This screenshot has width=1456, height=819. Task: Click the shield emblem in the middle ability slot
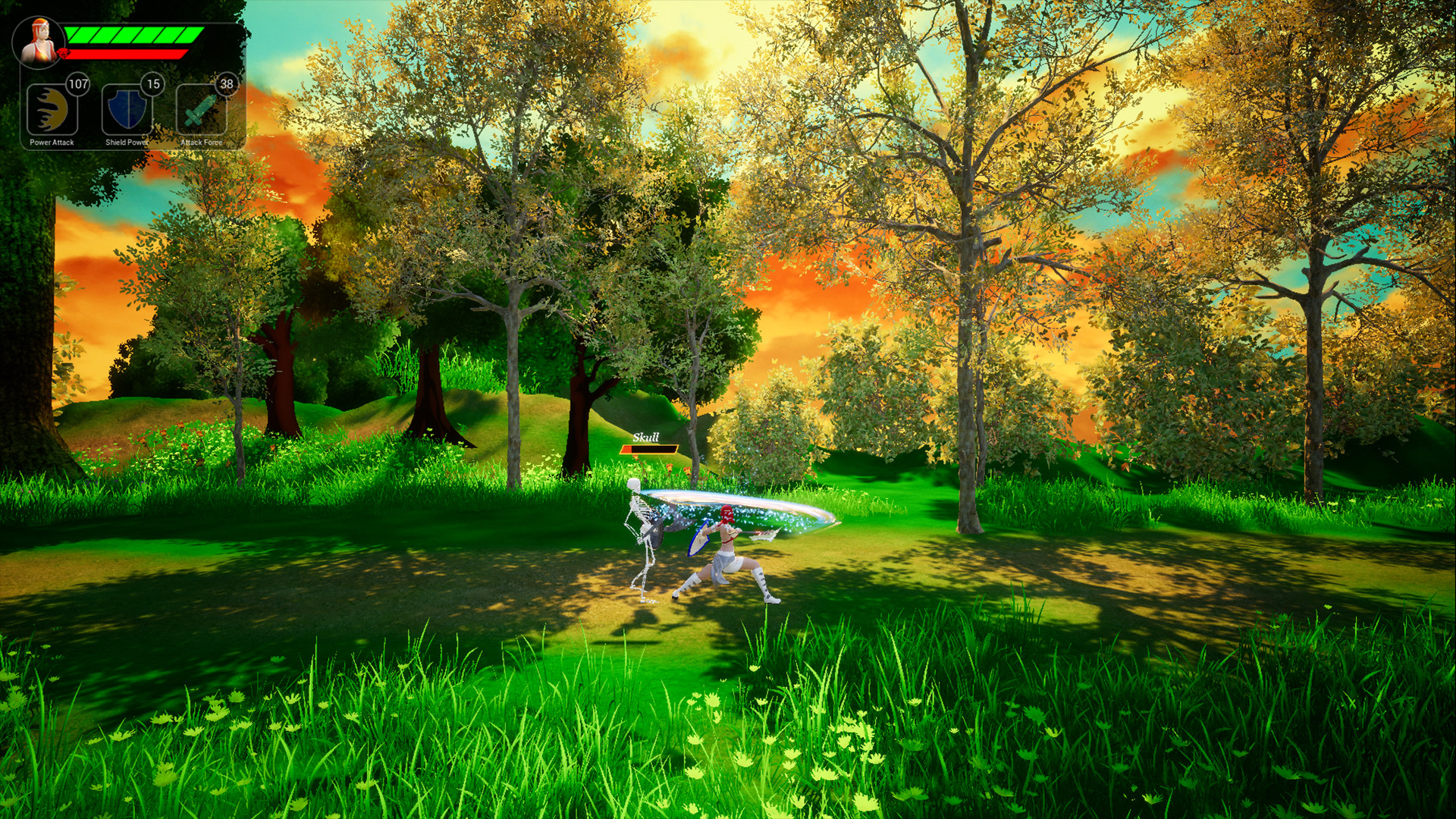click(126, 108)
